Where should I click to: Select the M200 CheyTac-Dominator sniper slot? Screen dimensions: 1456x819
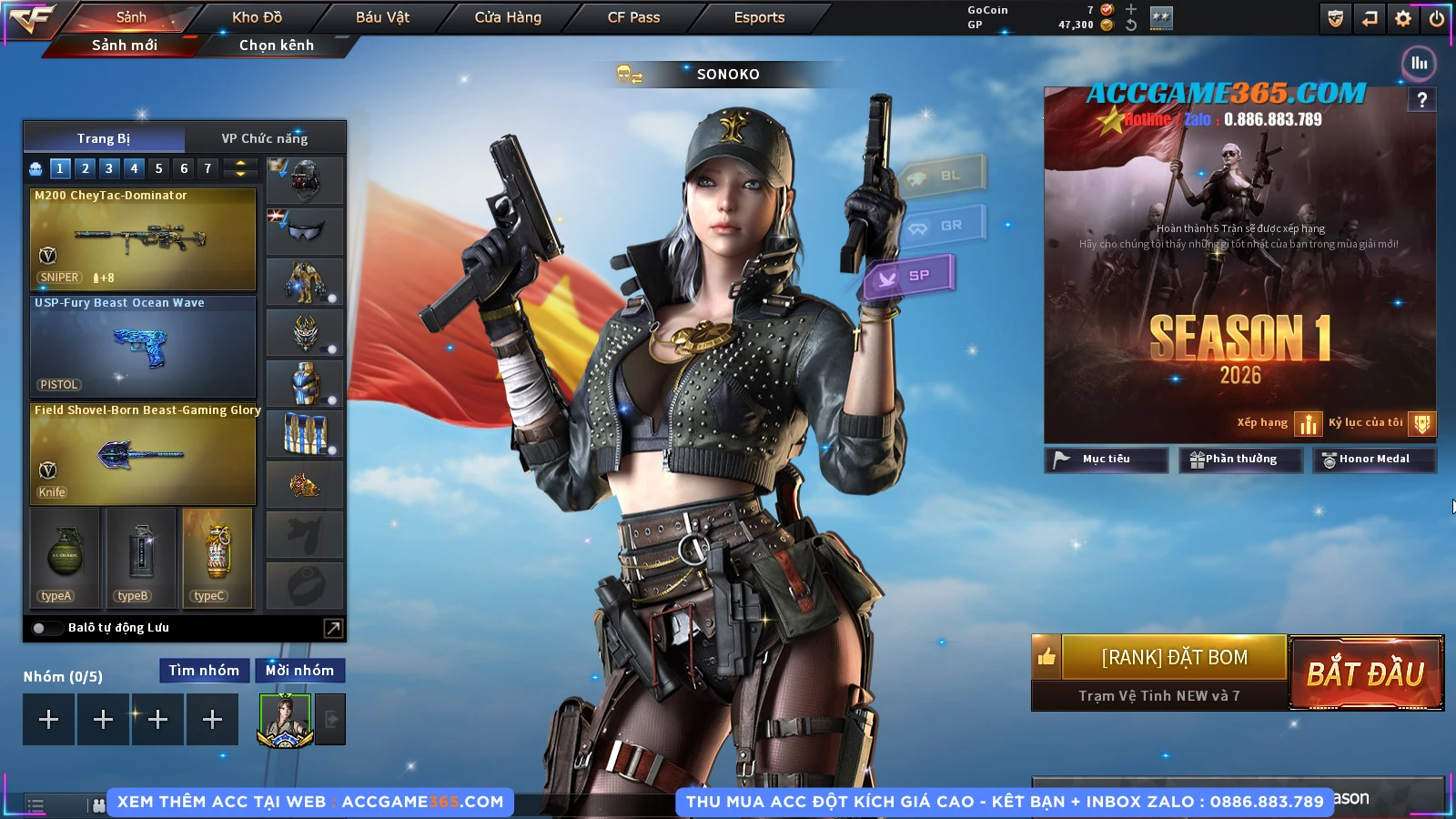143,238
